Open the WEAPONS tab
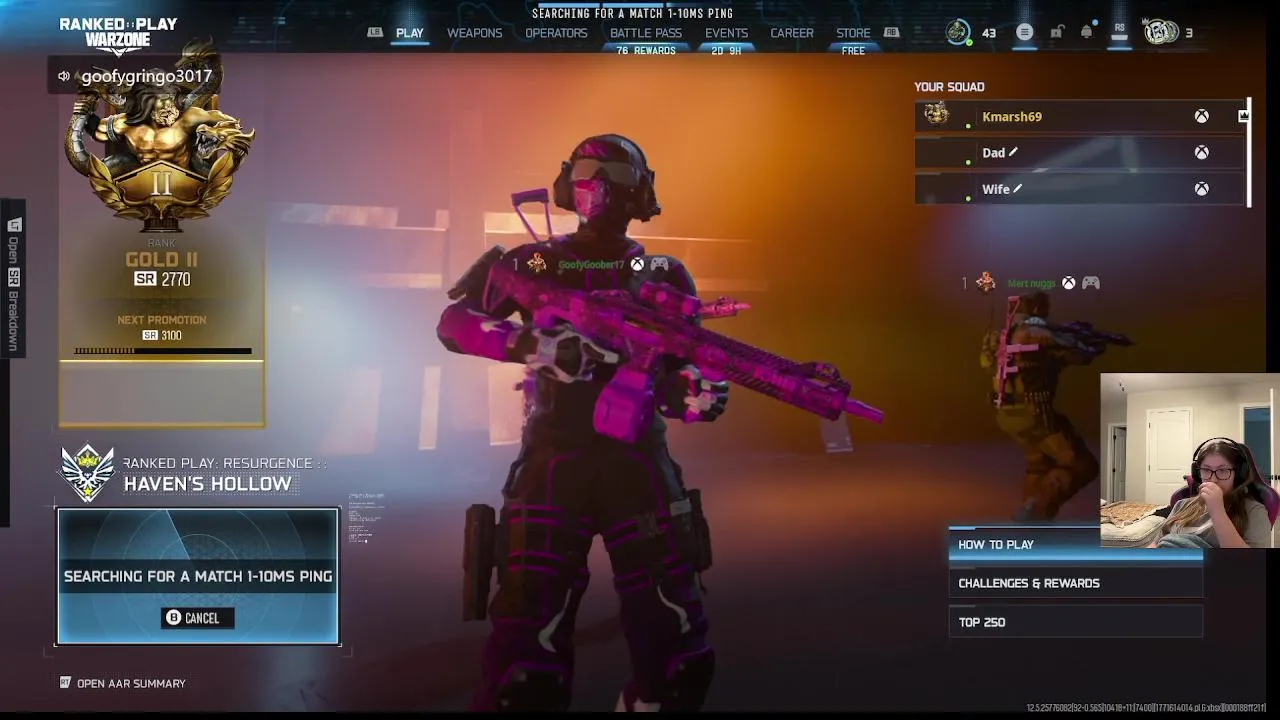Image resolution: width=1280 pixels, height=720 pixels. (474, 33)
